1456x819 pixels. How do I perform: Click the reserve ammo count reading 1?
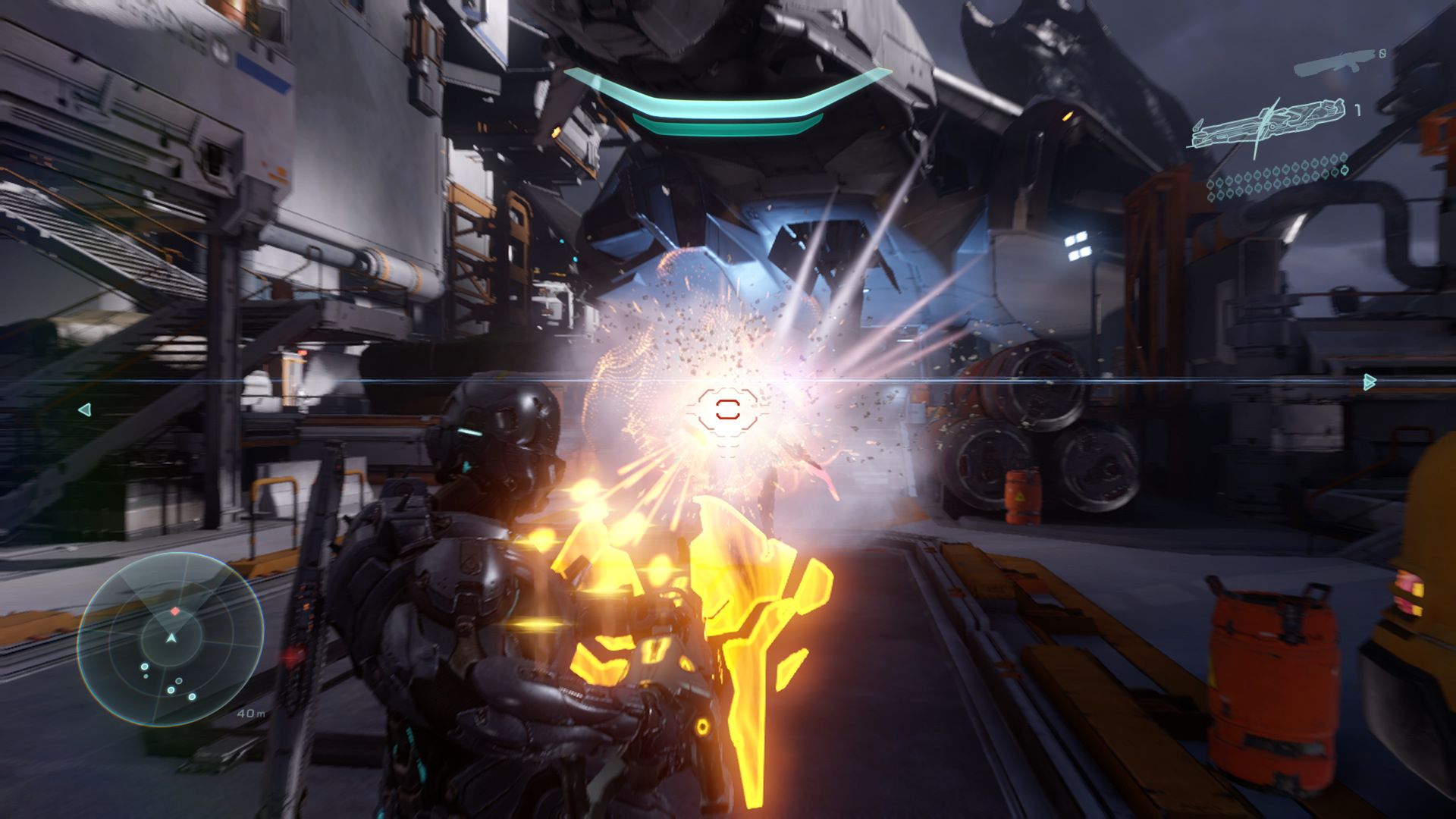(1357, 111)
